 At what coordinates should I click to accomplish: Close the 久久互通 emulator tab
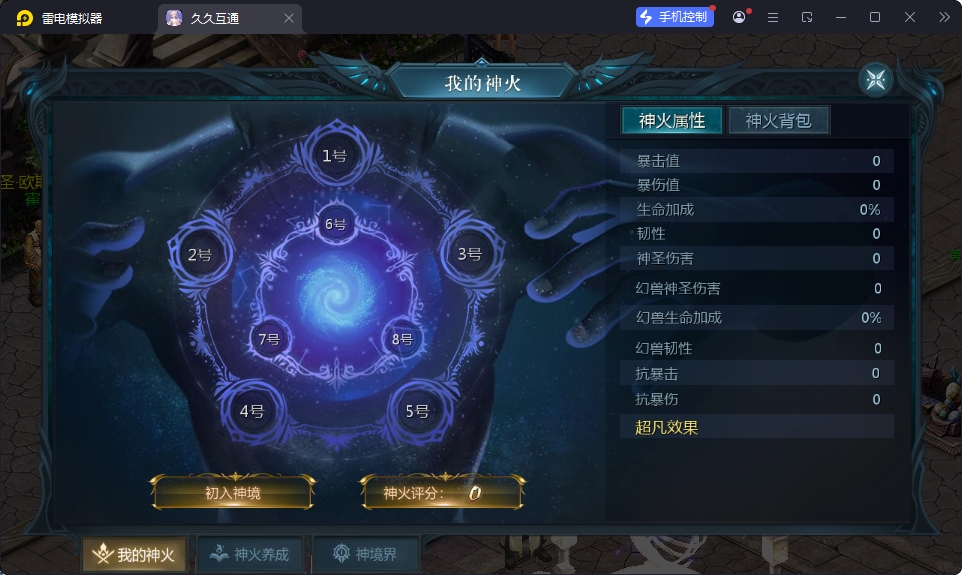[x=289, y=18]
